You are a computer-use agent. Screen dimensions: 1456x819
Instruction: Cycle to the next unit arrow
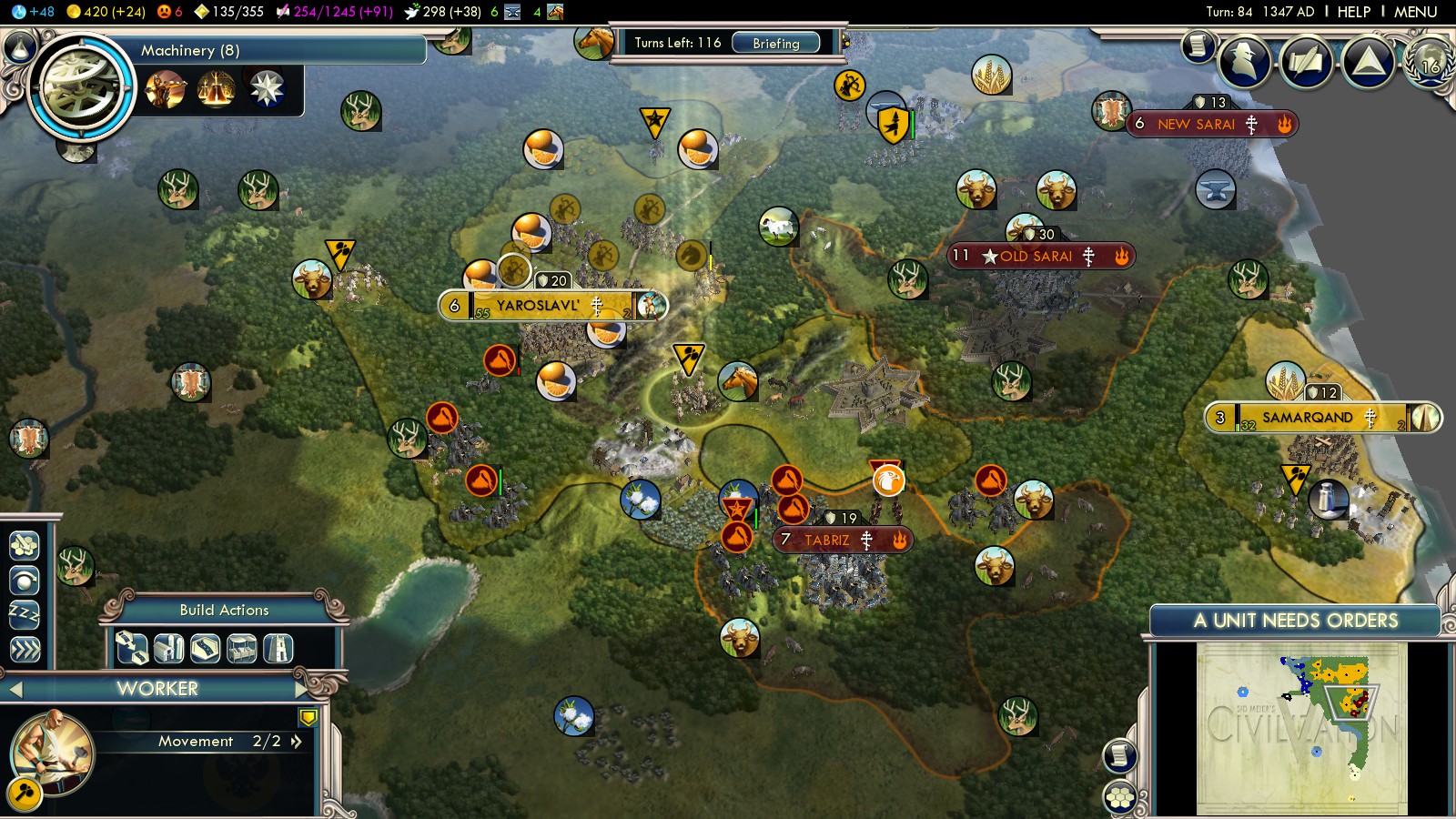pos(302,689)
